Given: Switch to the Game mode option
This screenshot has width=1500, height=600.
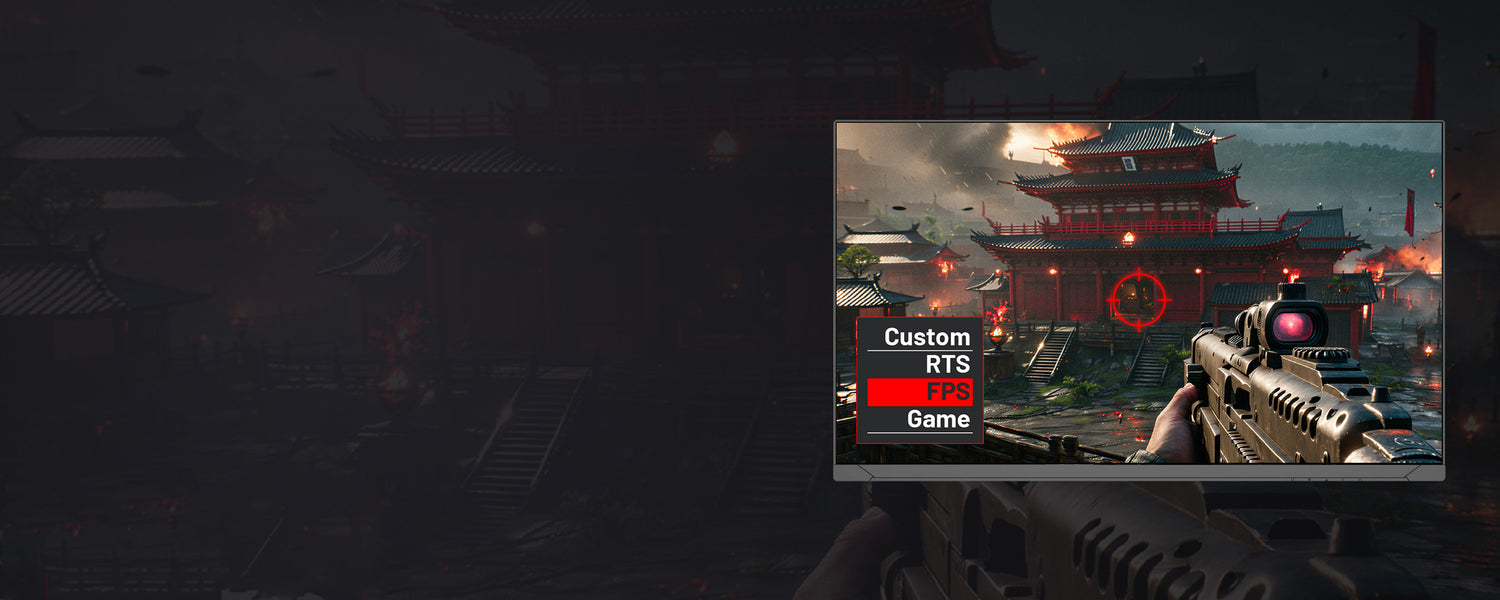Looking at the screenshot, I should click(938, 420).
